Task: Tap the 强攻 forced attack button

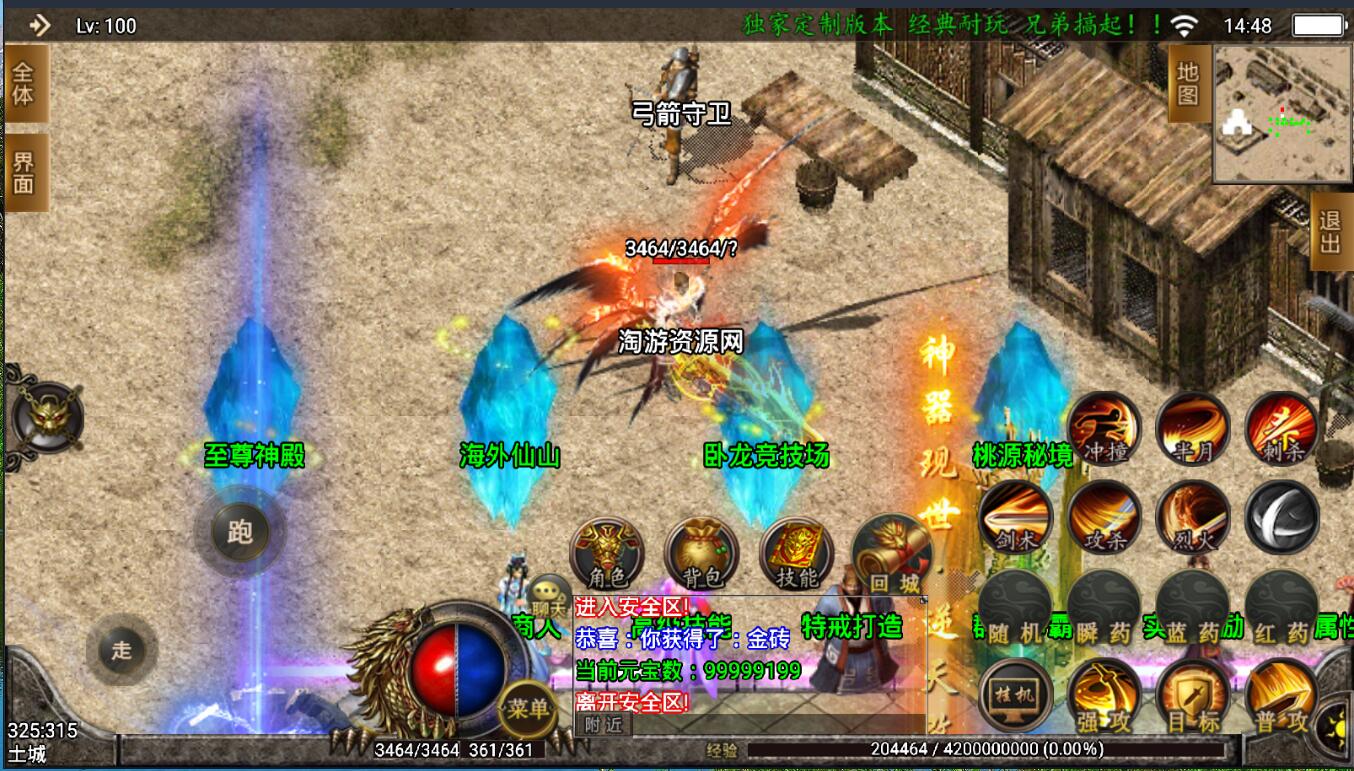Action: (x=1104, y=697)
